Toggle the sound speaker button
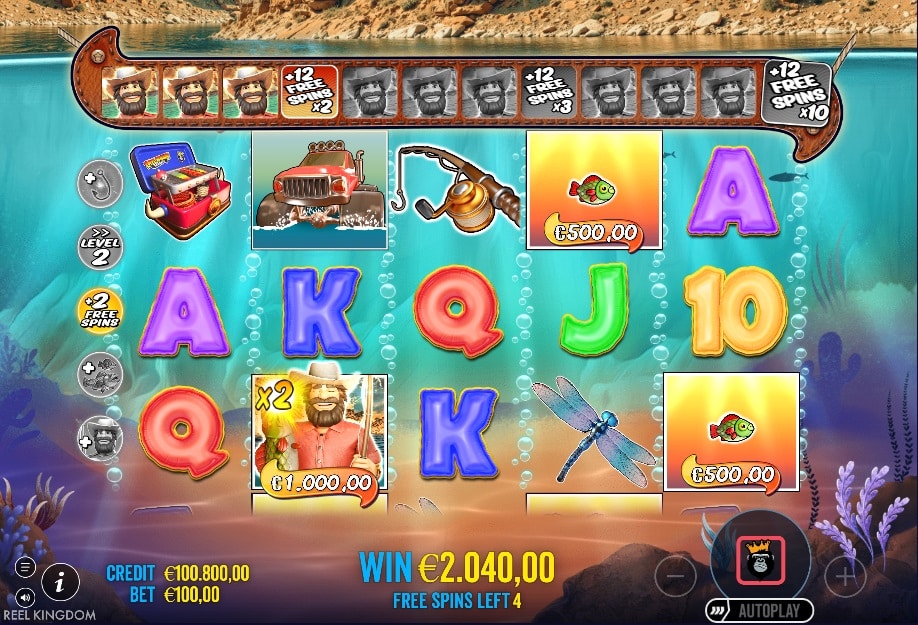Screen dimensions: 918x625 (26, 596)
